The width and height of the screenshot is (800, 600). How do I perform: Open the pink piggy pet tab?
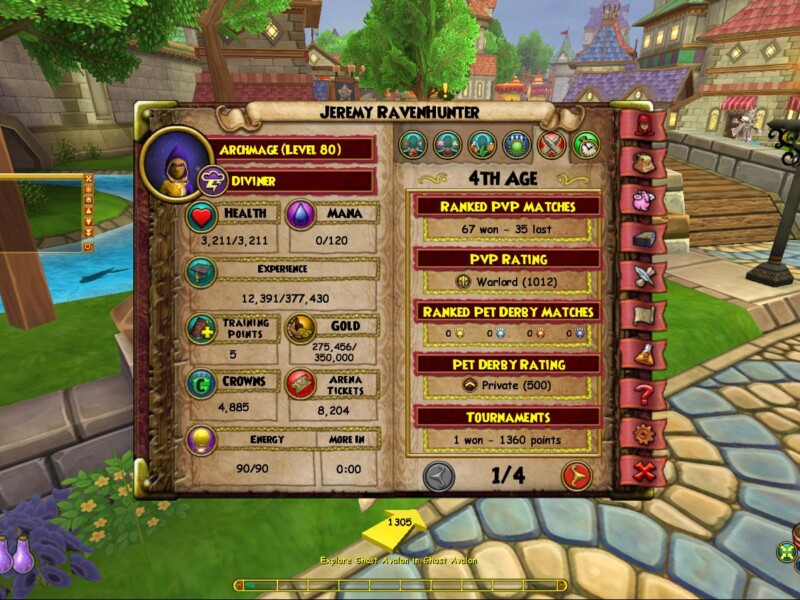coord(643,199)
